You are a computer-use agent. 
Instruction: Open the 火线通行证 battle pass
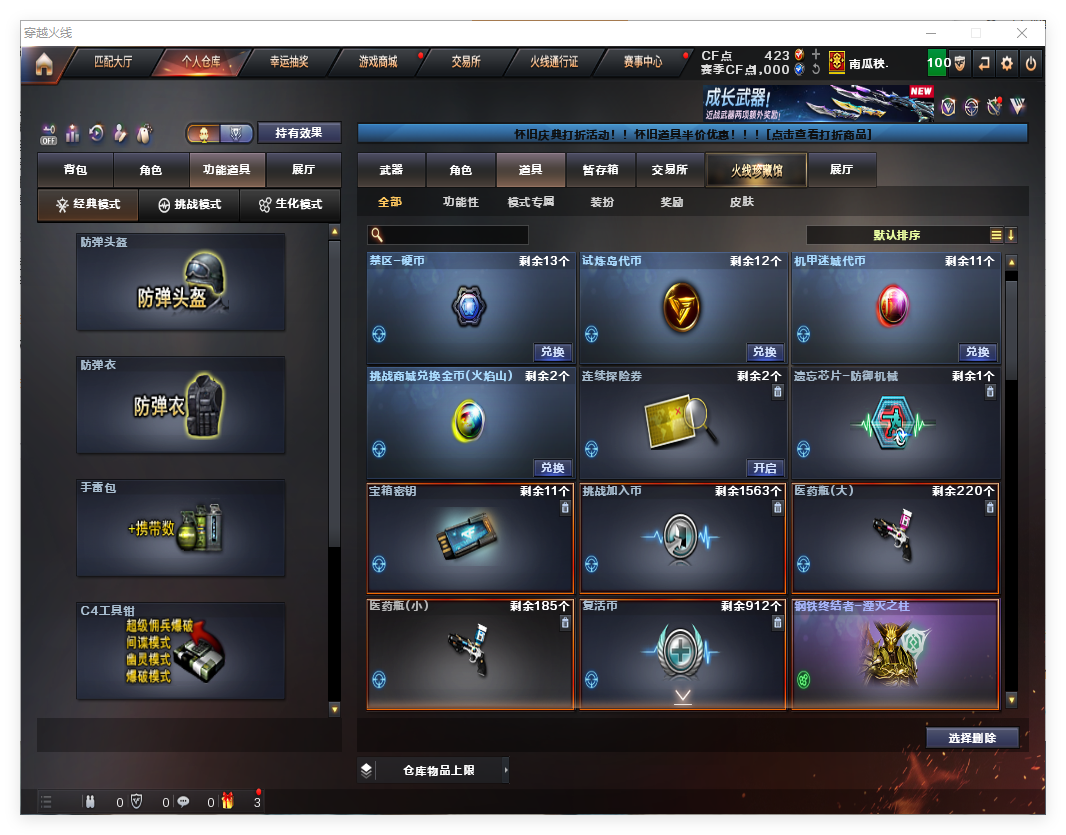tap(554, 62)
